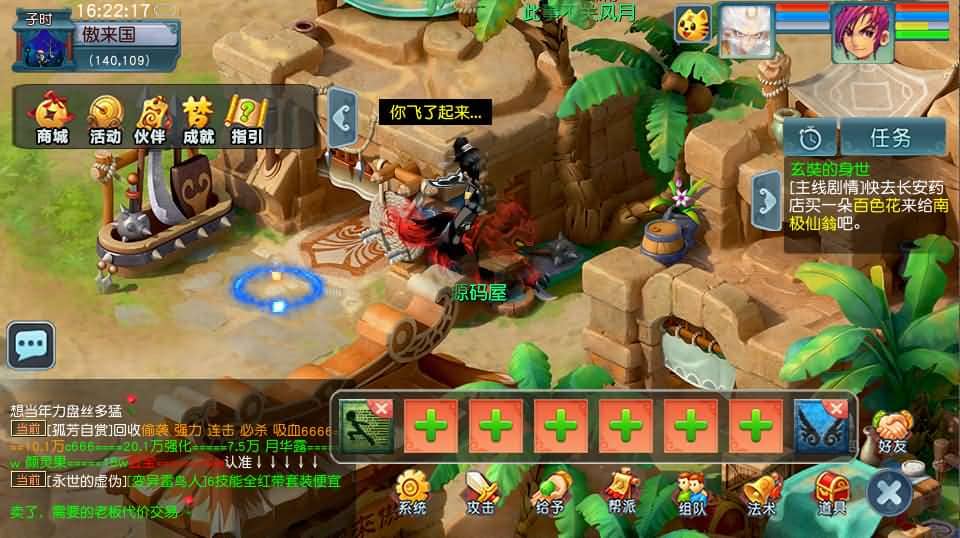Image resolution: width=960 pixels, height=538 pixels.
Task: Open the 任务 quest tab
Action: click(x=892, y=137)
